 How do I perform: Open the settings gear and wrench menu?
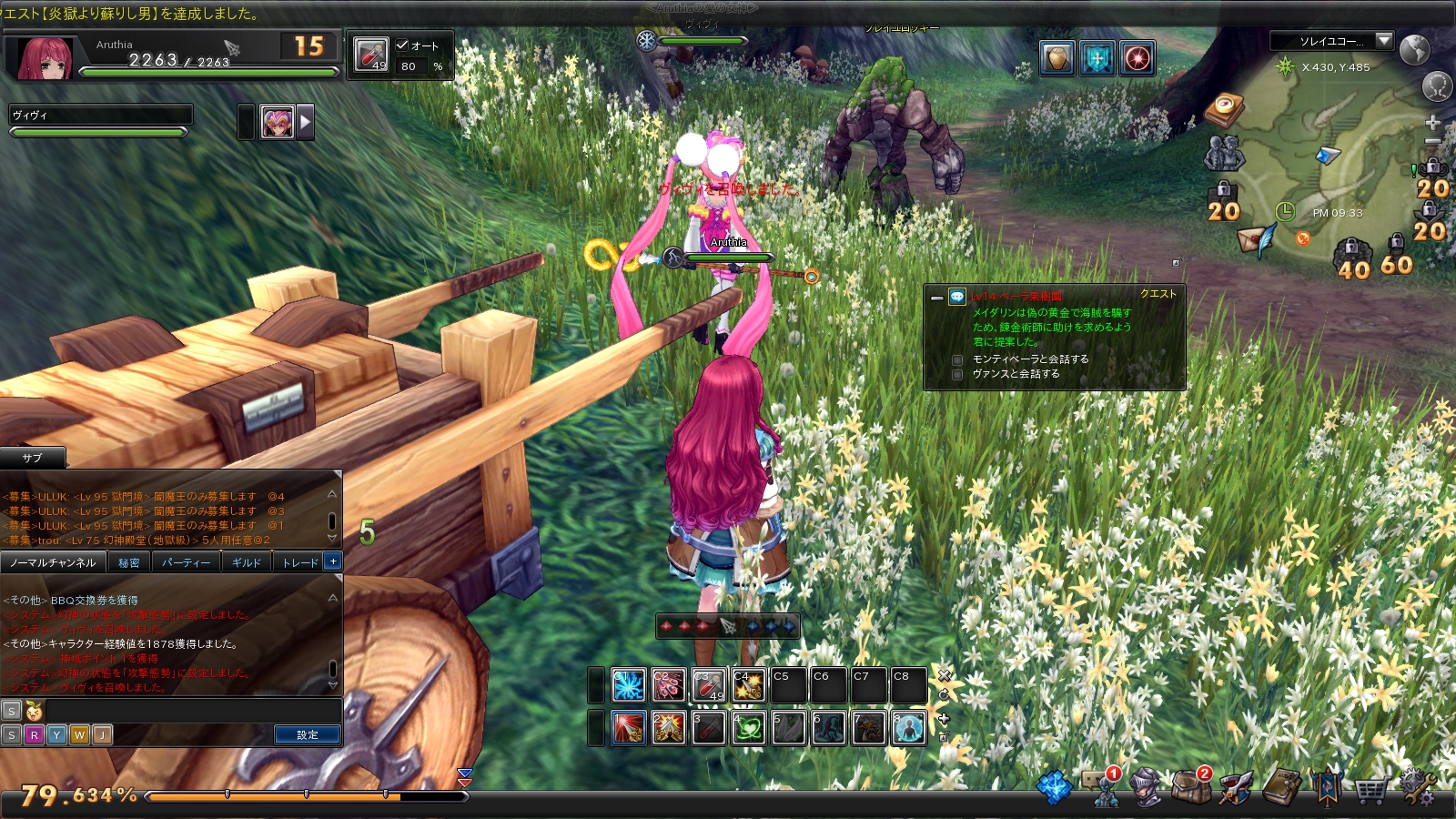coord(1419,786)
